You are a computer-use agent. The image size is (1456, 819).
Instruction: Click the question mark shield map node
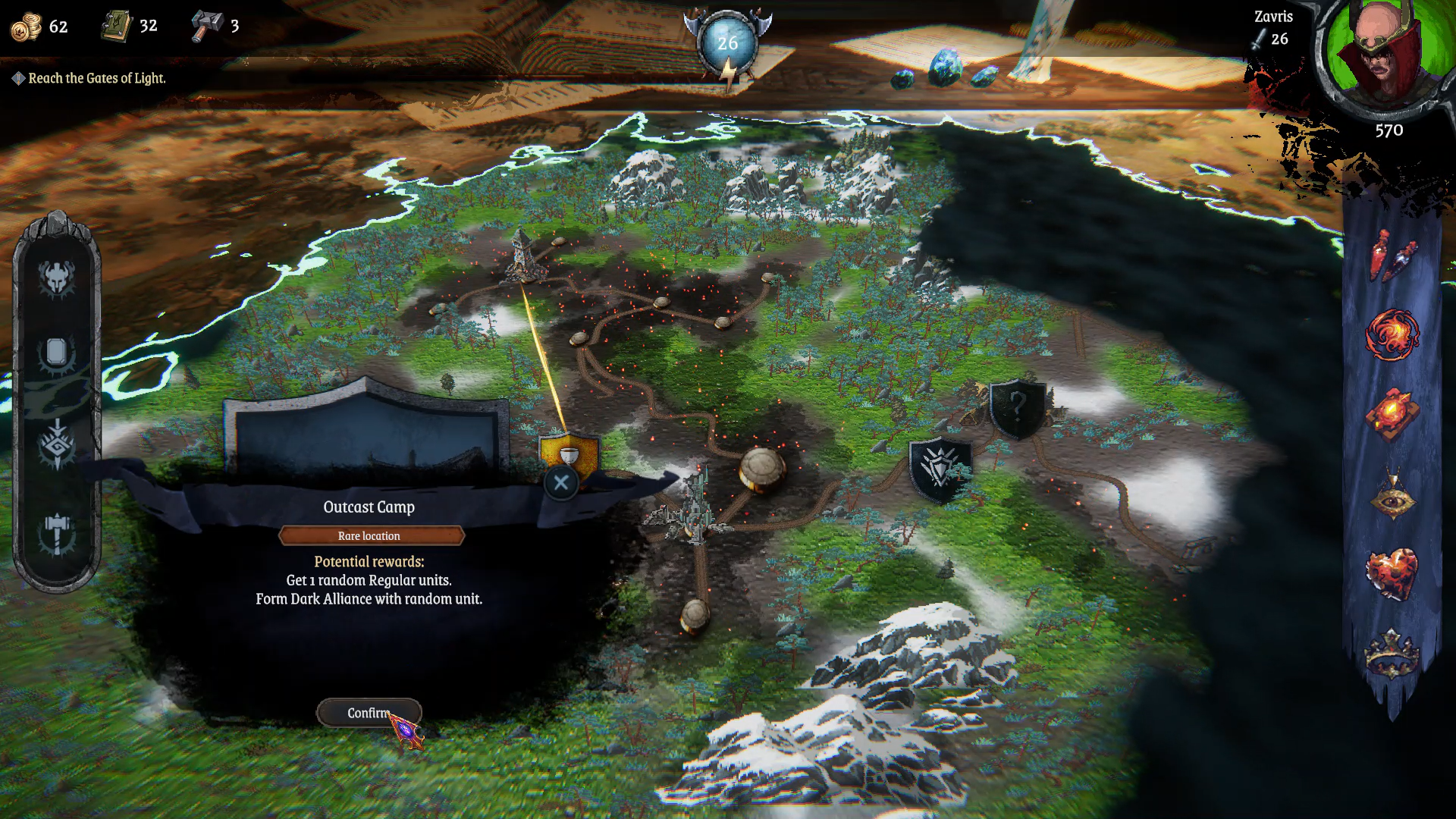click(1017, 408)
